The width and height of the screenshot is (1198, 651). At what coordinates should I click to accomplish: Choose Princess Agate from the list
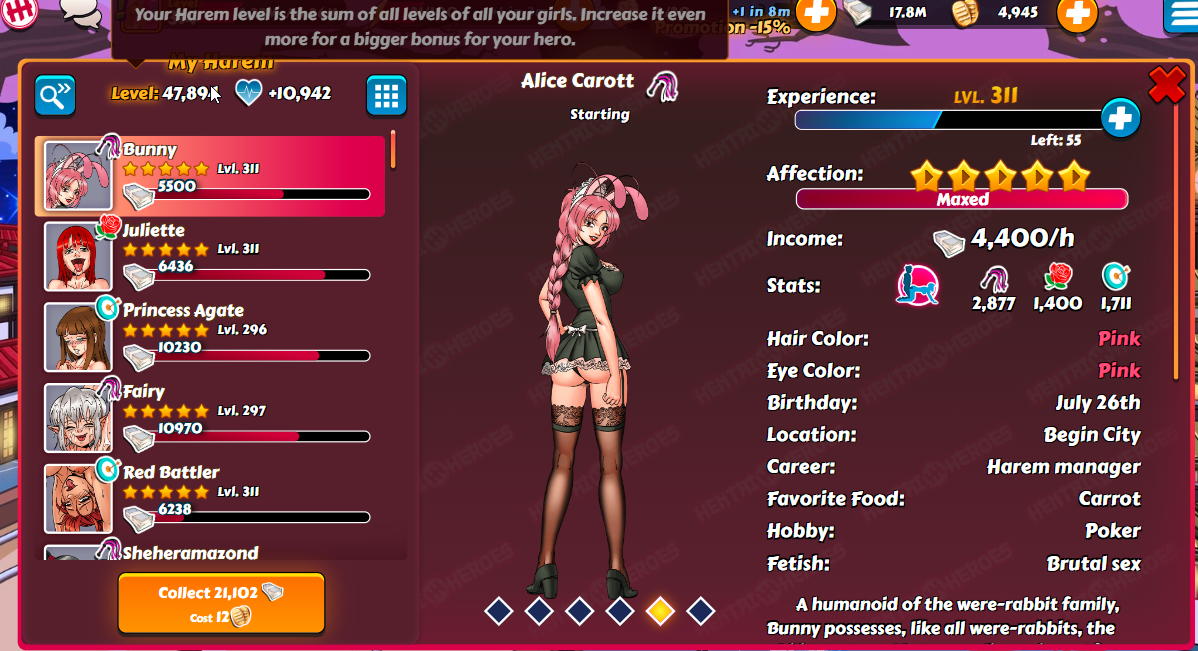210,337
